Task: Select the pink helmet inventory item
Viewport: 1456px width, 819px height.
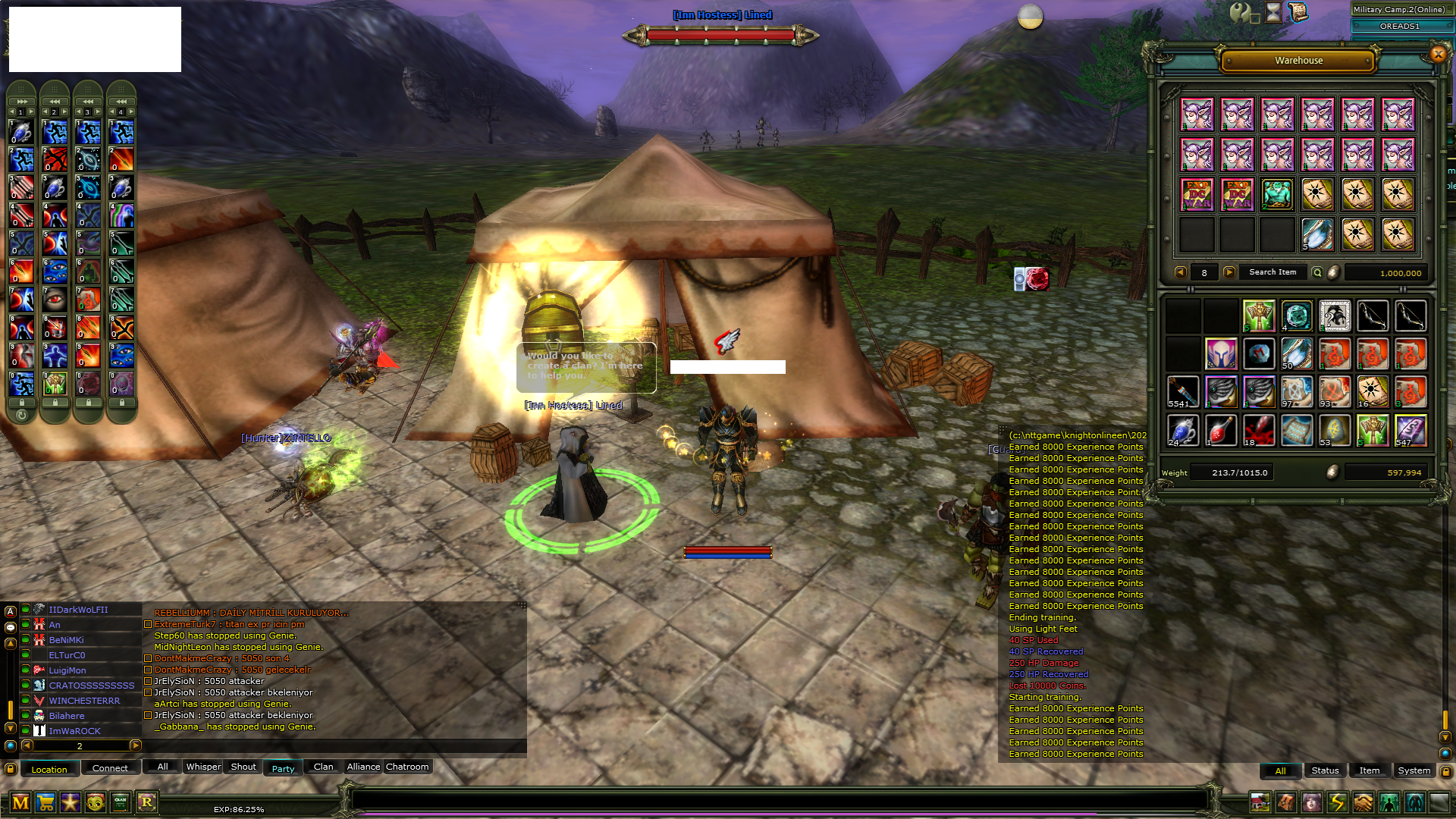Action: pos(1221,354)
